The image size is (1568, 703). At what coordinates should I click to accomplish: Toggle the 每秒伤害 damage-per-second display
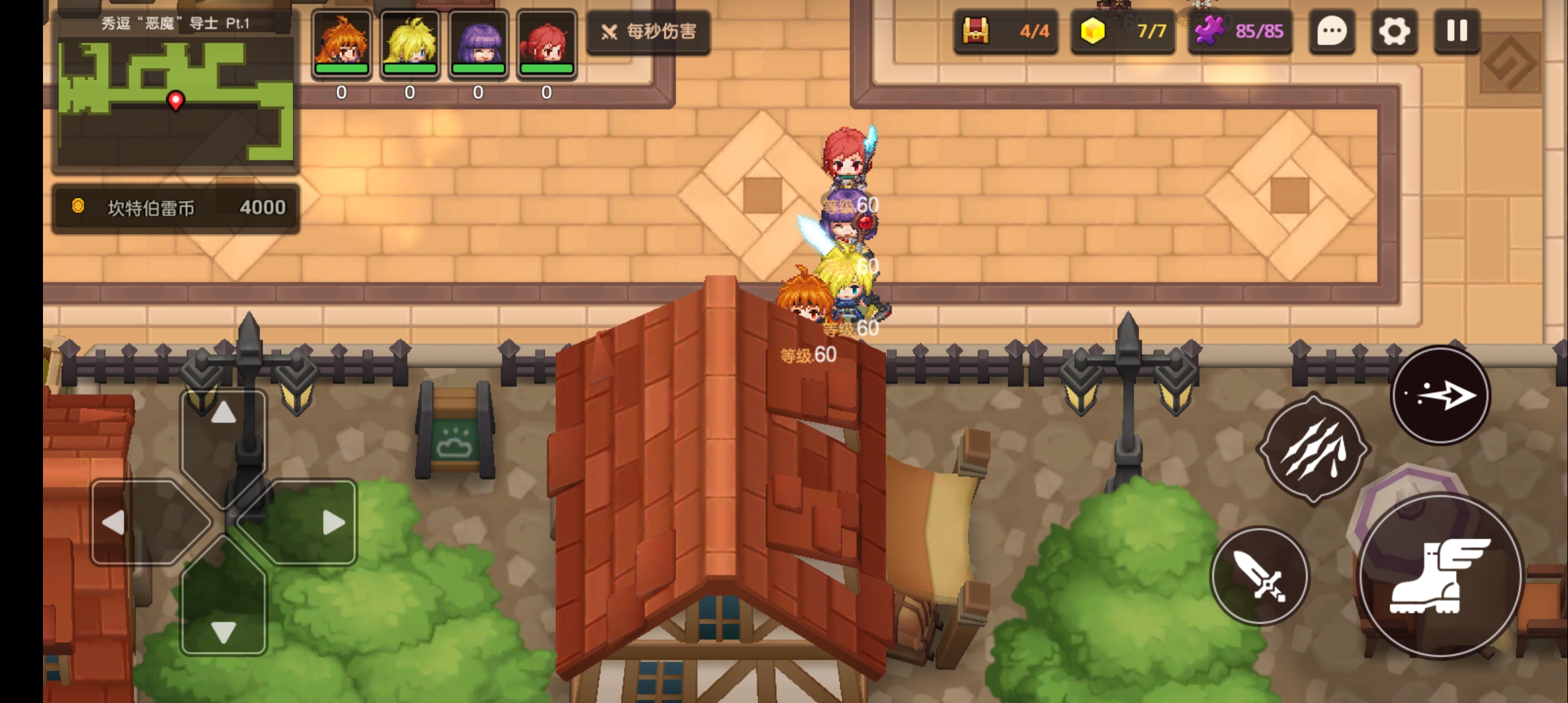pyautogui.click(x=649, y=31)
